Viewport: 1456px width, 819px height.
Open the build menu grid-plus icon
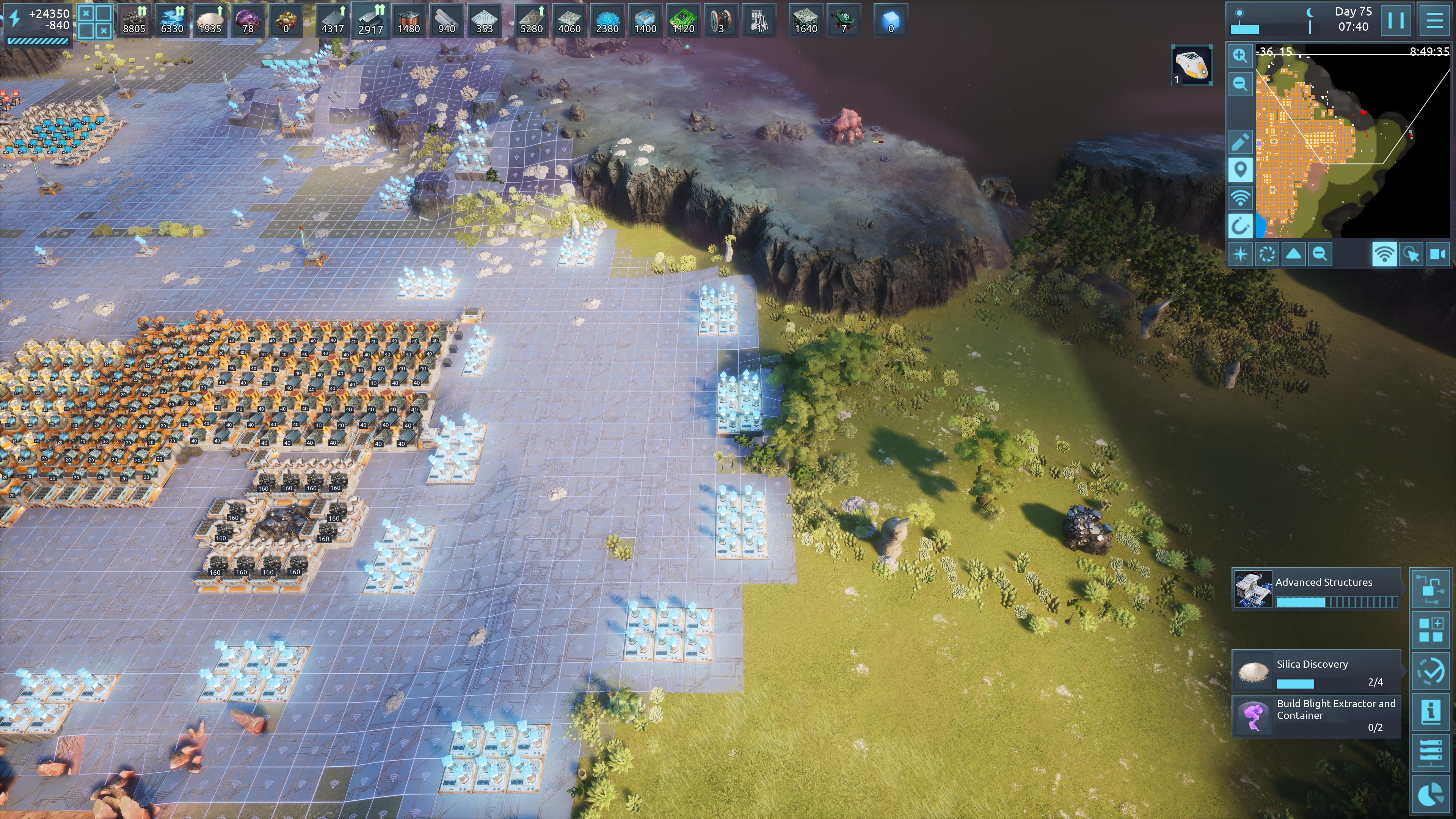pyautogui.click(x=1431, y=630)
